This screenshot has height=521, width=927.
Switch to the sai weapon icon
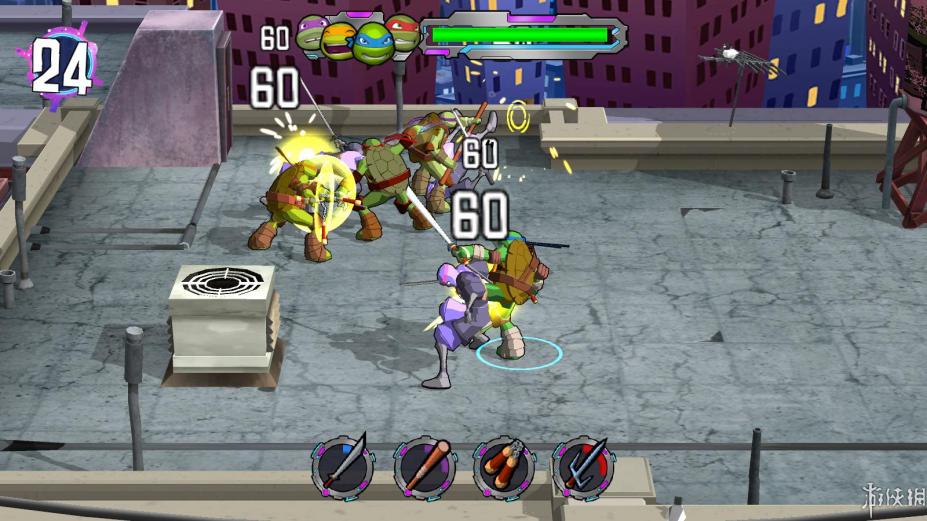582,466
